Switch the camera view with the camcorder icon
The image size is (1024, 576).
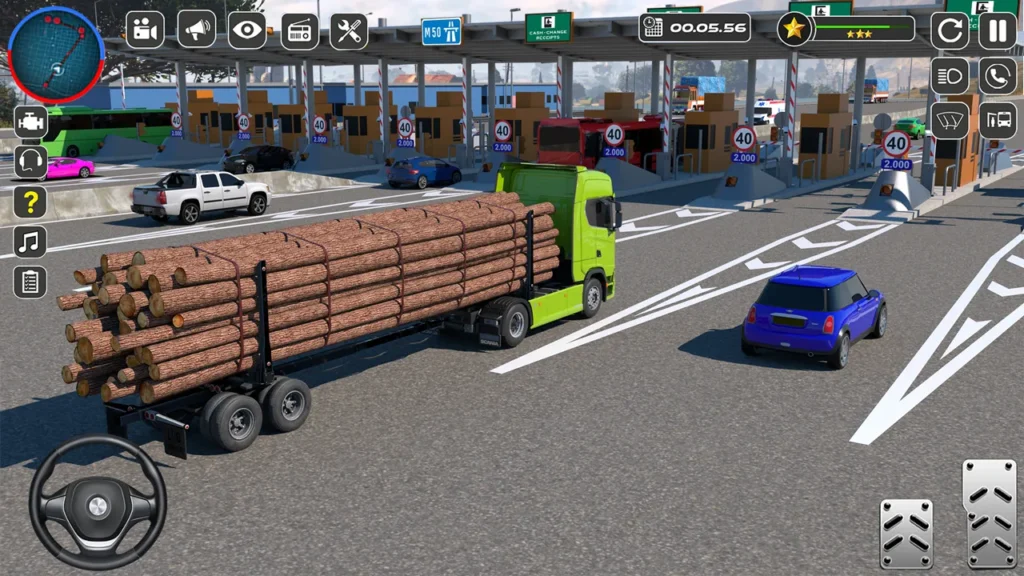point(145,30)
